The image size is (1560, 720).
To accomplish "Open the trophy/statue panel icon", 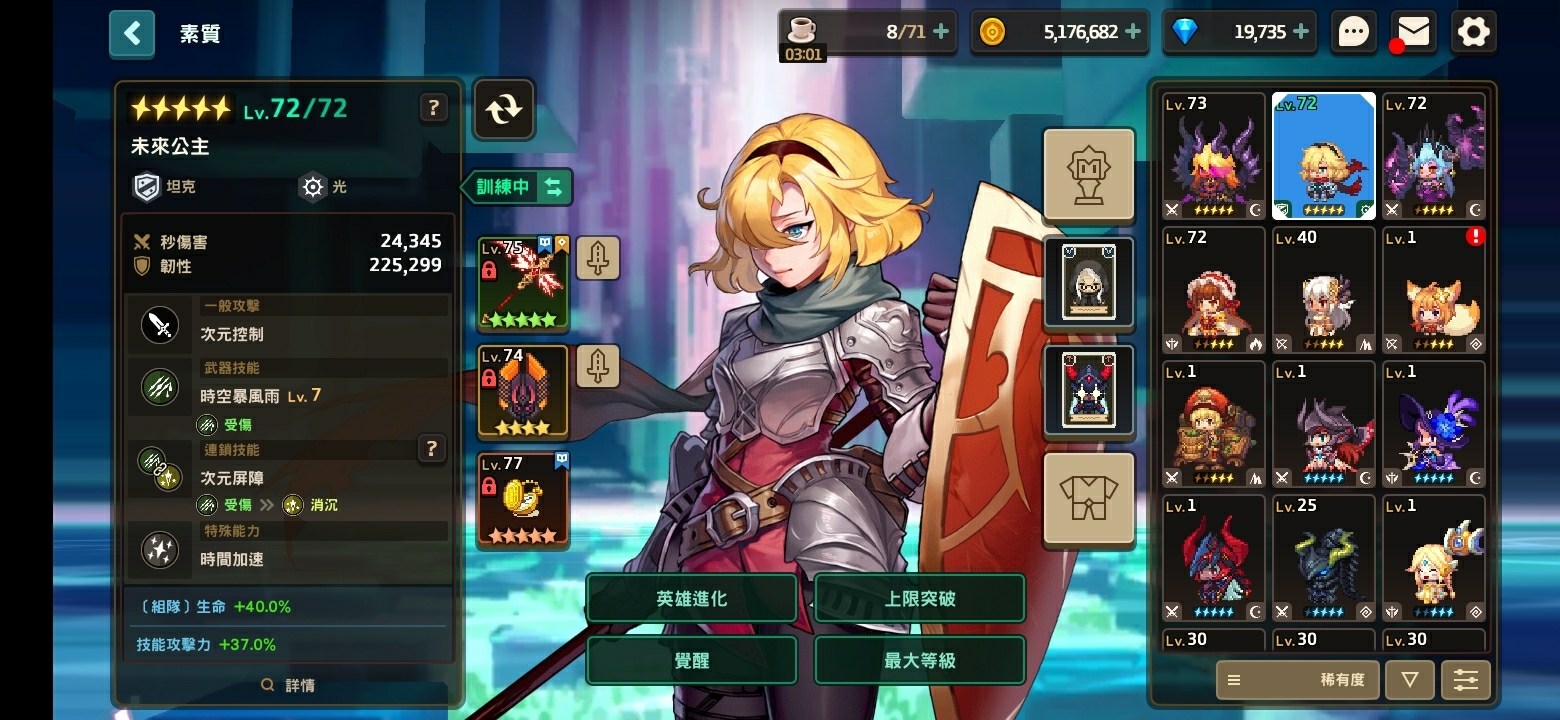I will pos(1088,174).
